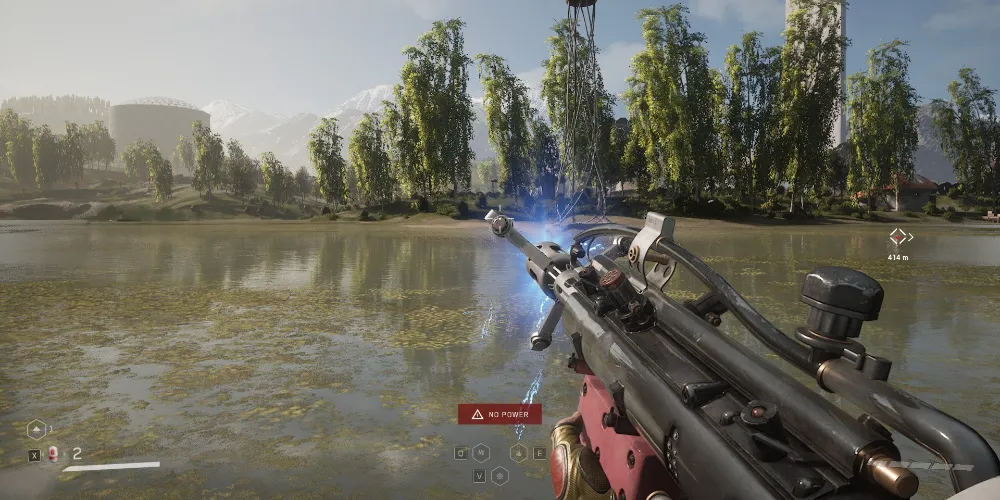The image size is (1000, 500).
Task: Activate the hexagon ability beside the V key
Action: pos(499,475)
